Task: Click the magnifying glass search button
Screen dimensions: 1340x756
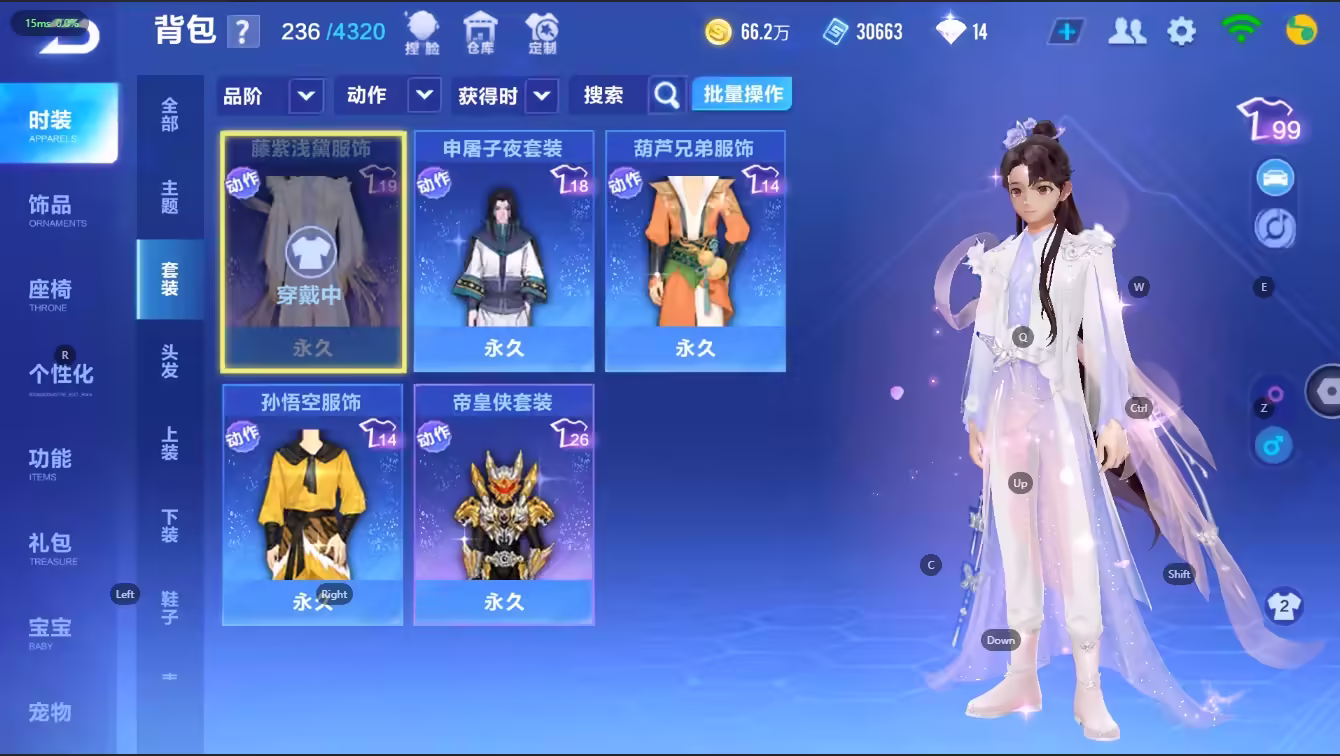Action: click(666, 96)
